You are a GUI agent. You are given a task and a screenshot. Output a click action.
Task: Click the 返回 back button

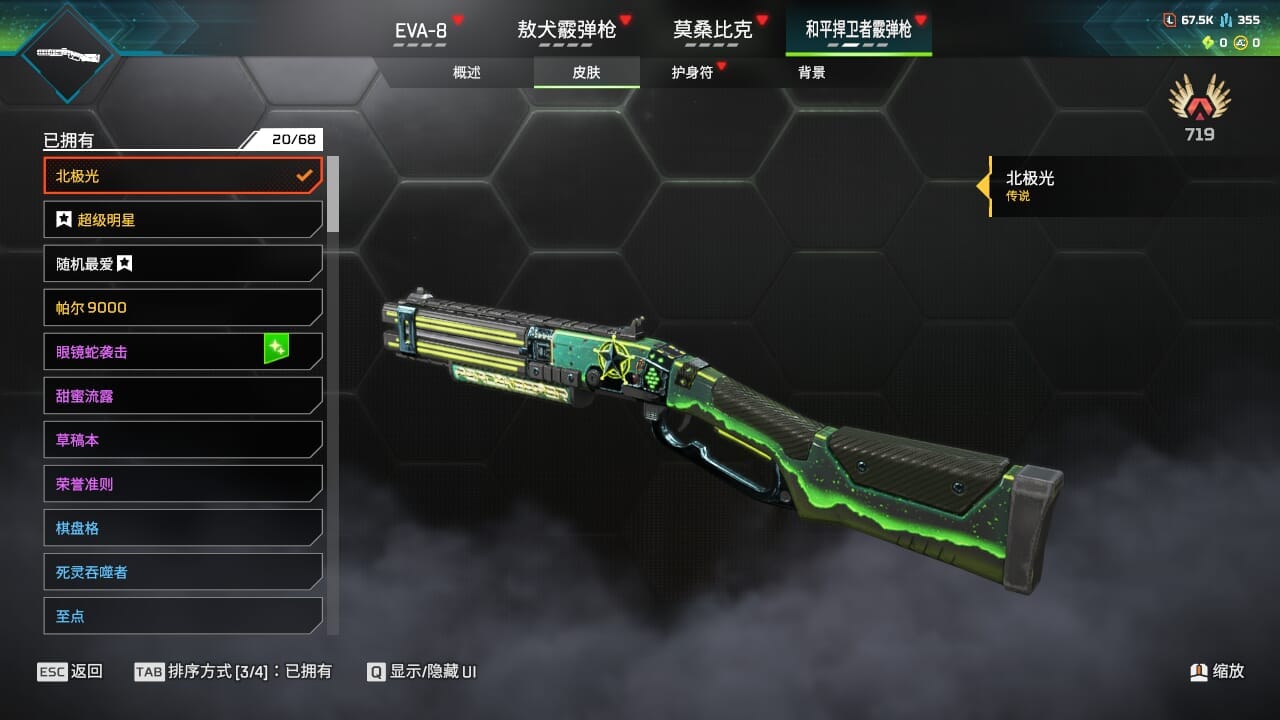[70, 672]
